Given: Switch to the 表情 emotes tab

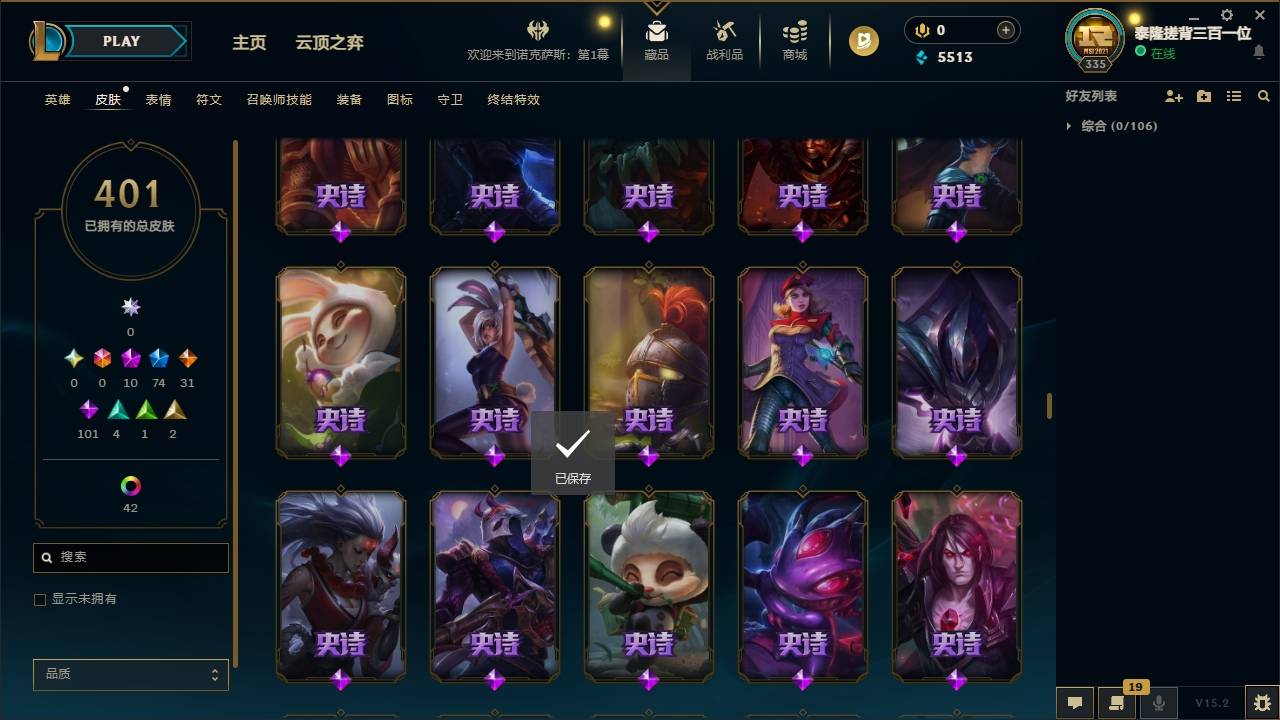Looking at the screenshot, I should (x=157, y=100).
